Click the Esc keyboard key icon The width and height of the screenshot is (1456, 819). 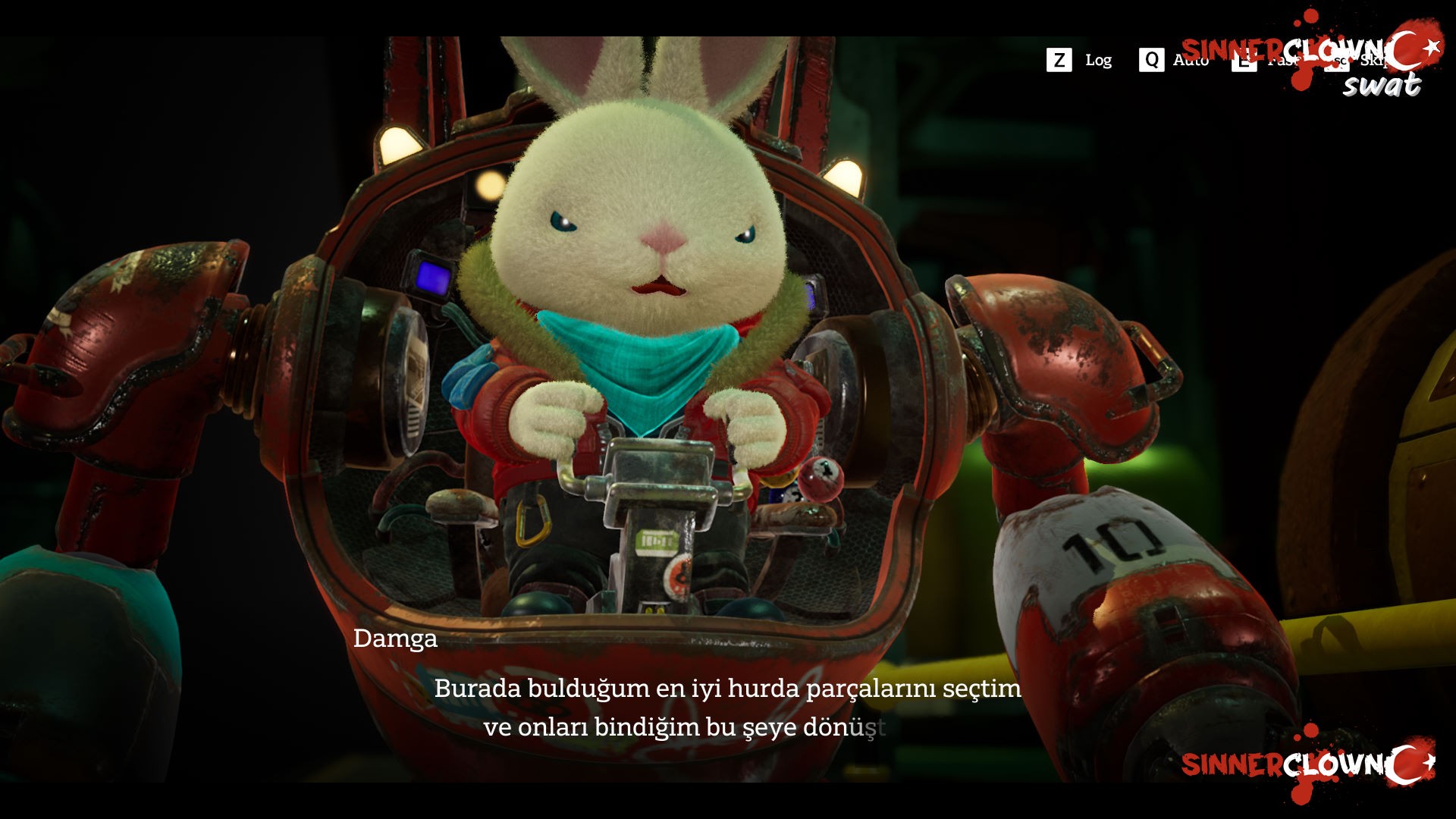[x=1337, y=61]
